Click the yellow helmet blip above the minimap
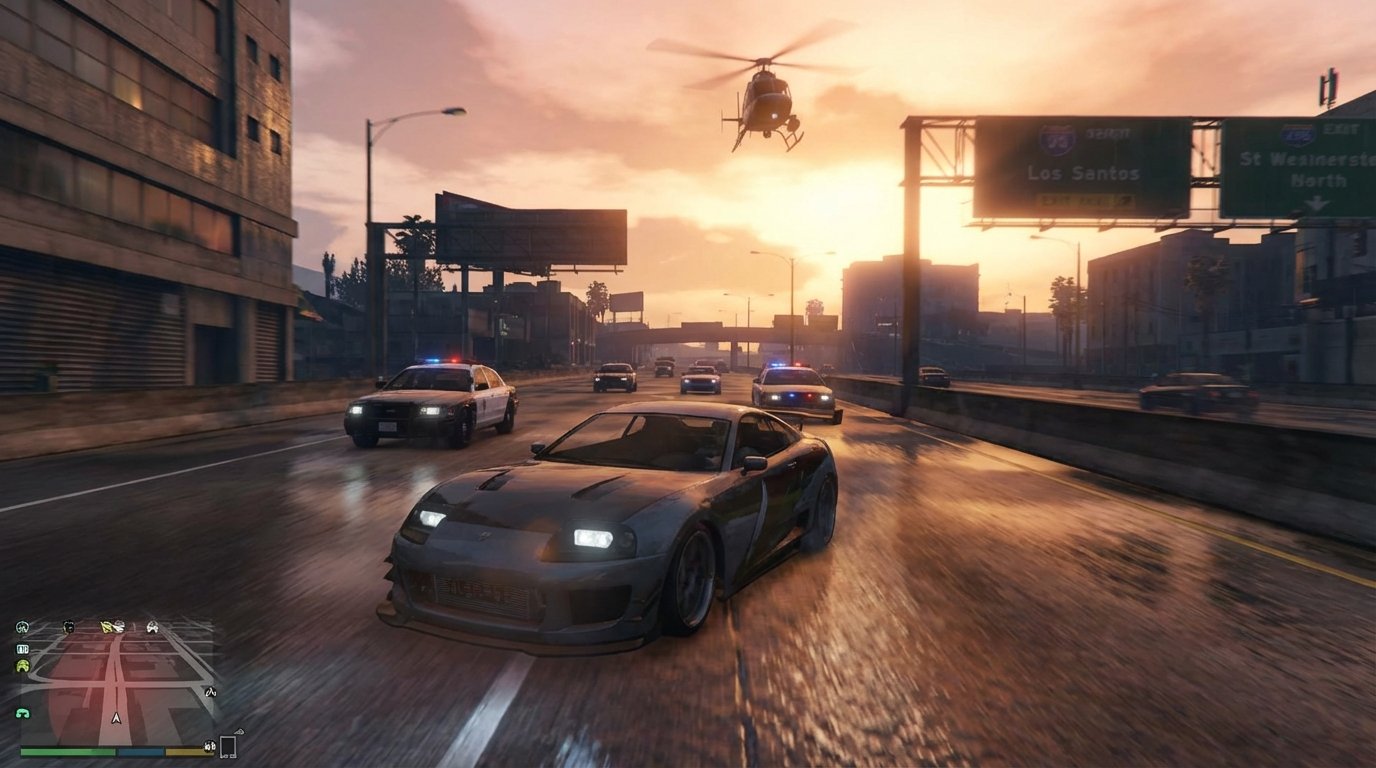This screenshot has width=1376, height=768. click(x=24, y=665)
